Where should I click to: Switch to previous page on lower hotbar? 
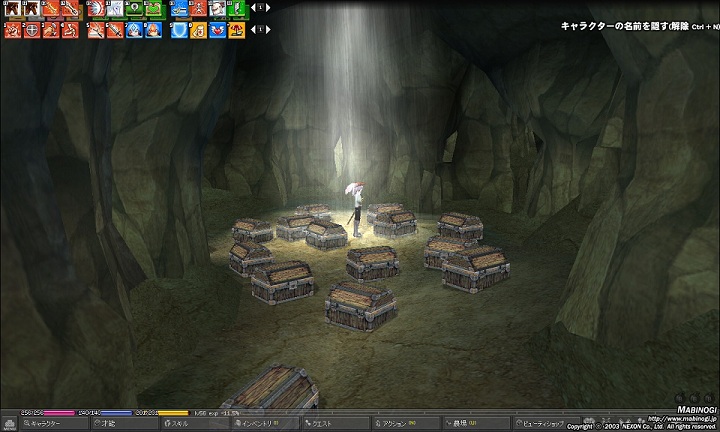(x=252, y=29)
